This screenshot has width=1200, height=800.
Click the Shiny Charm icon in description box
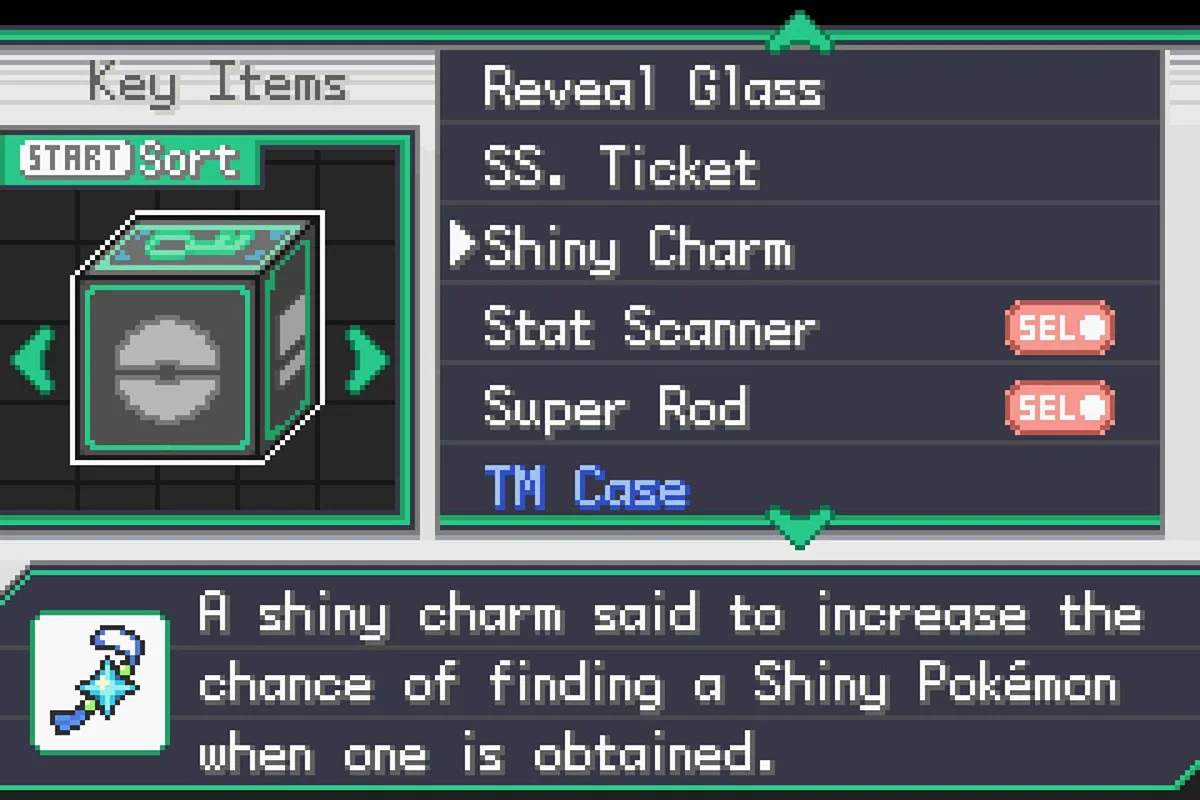(x=99, y=682)
